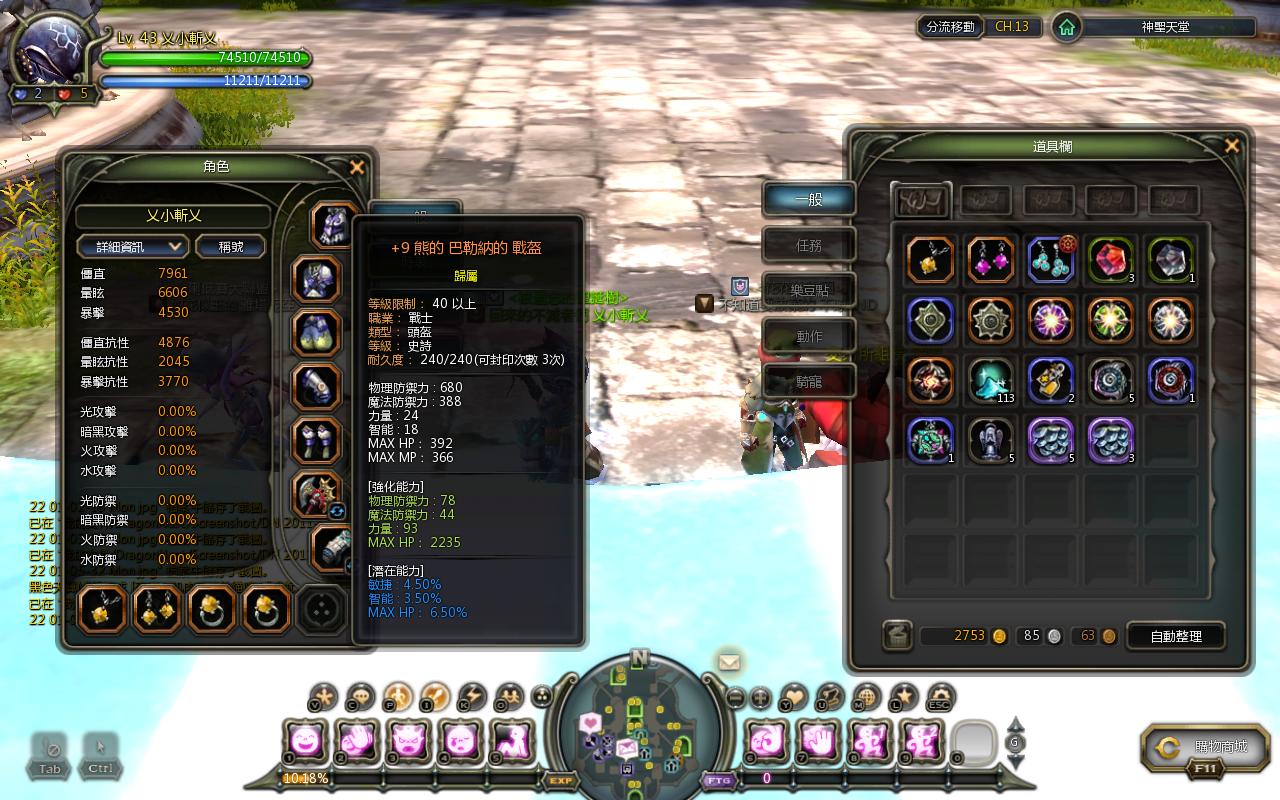Click the 稱號 title button

pyautogui.click(x=231, y=247)
